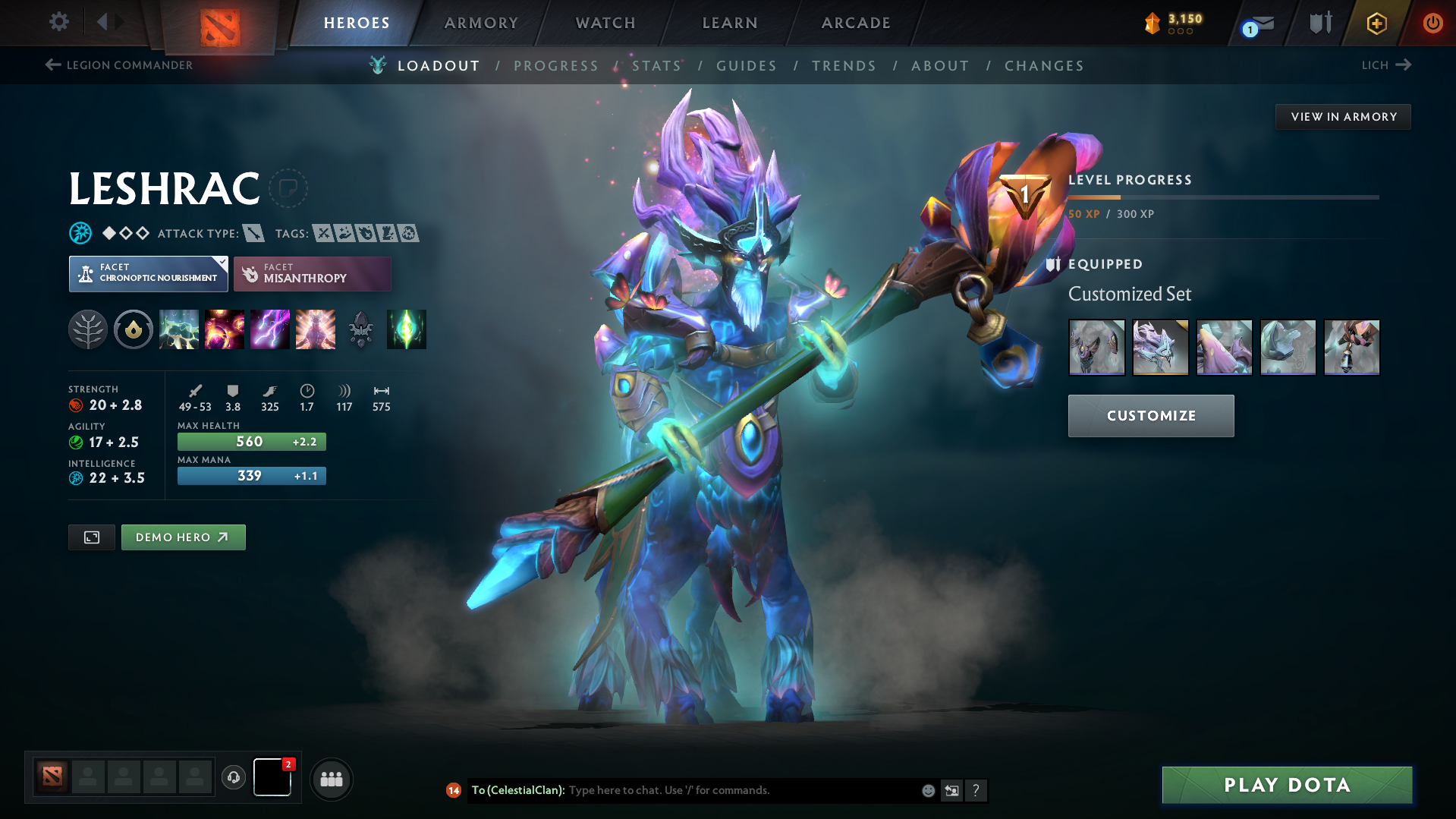The height and width of the screenshot is (819, 1456).
Task: Select the Chronoptic Nourishment facet
Action: 148,273
